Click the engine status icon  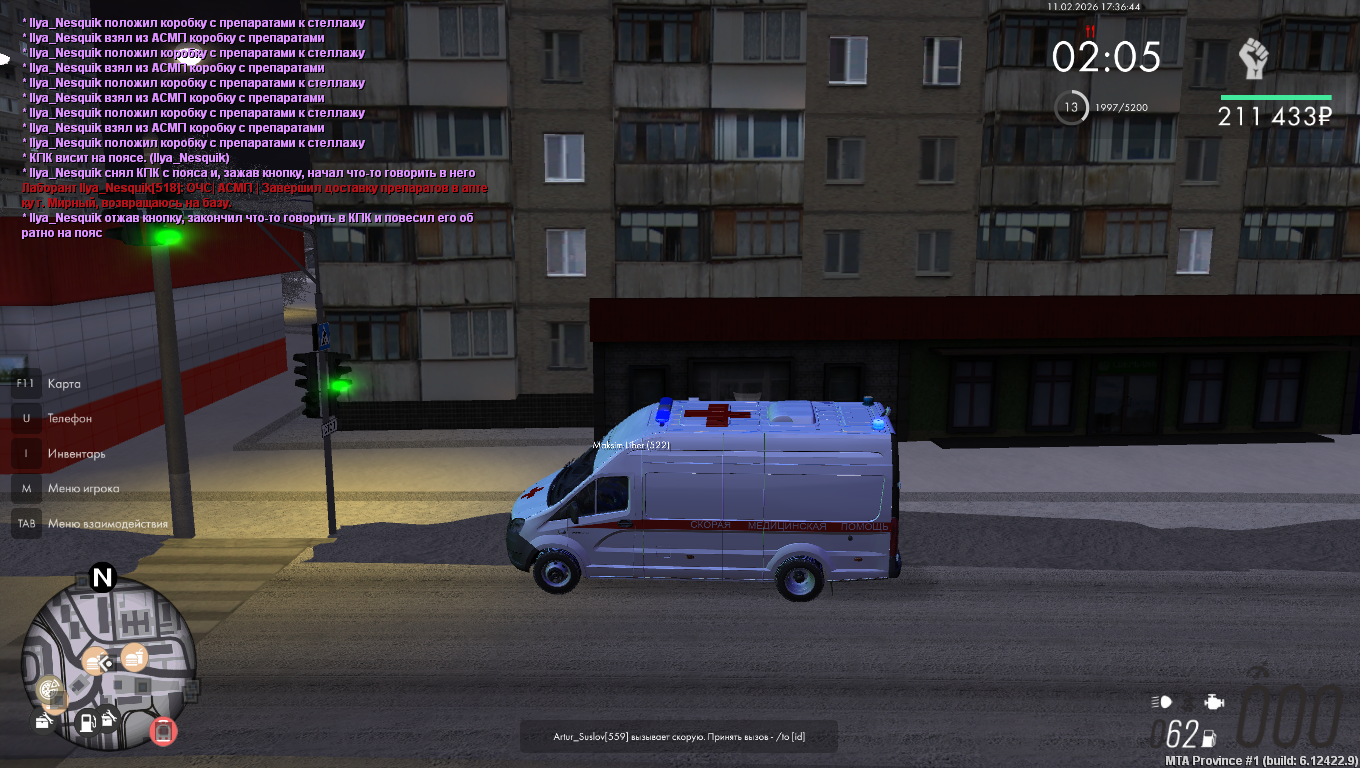1213,701
